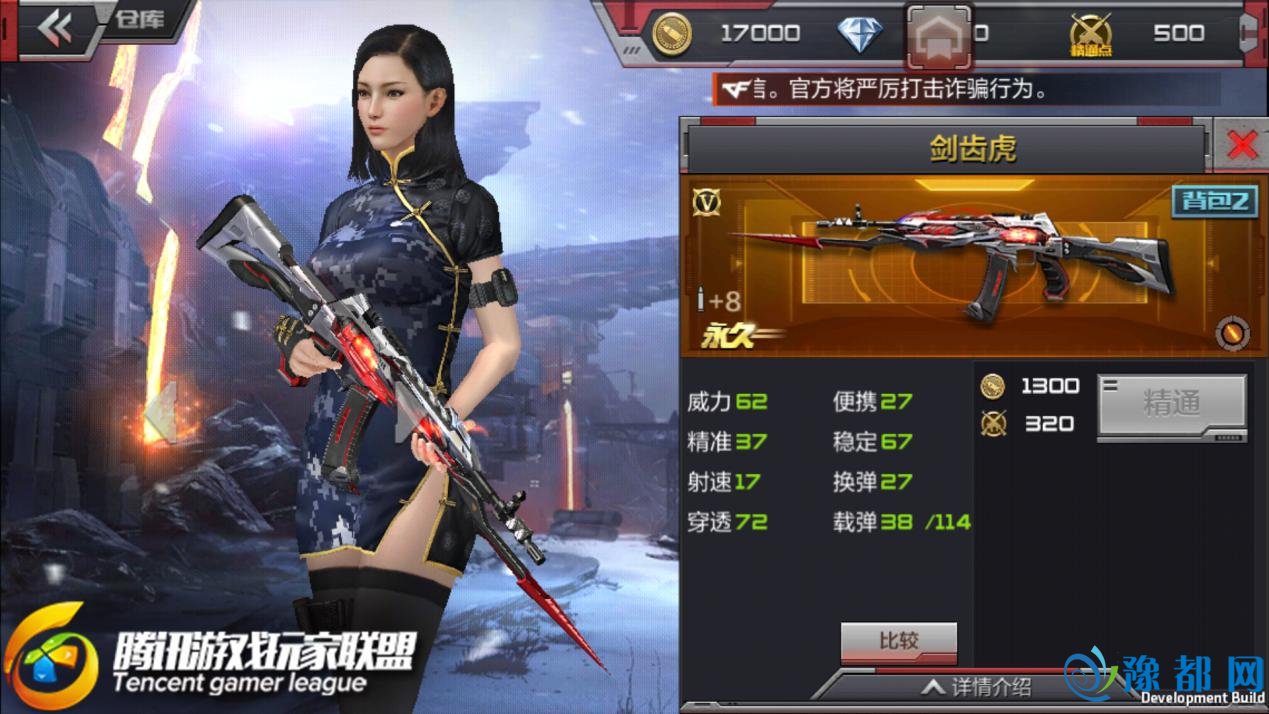The image size is (1269, 714).
Task: Select the 背包2 backpack tag
Action: [1213, 201]
